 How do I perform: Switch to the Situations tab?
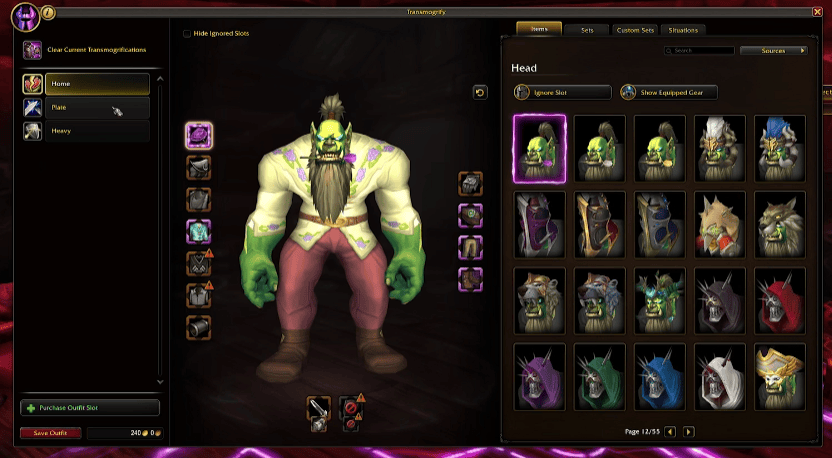click(x=684, y=30)
